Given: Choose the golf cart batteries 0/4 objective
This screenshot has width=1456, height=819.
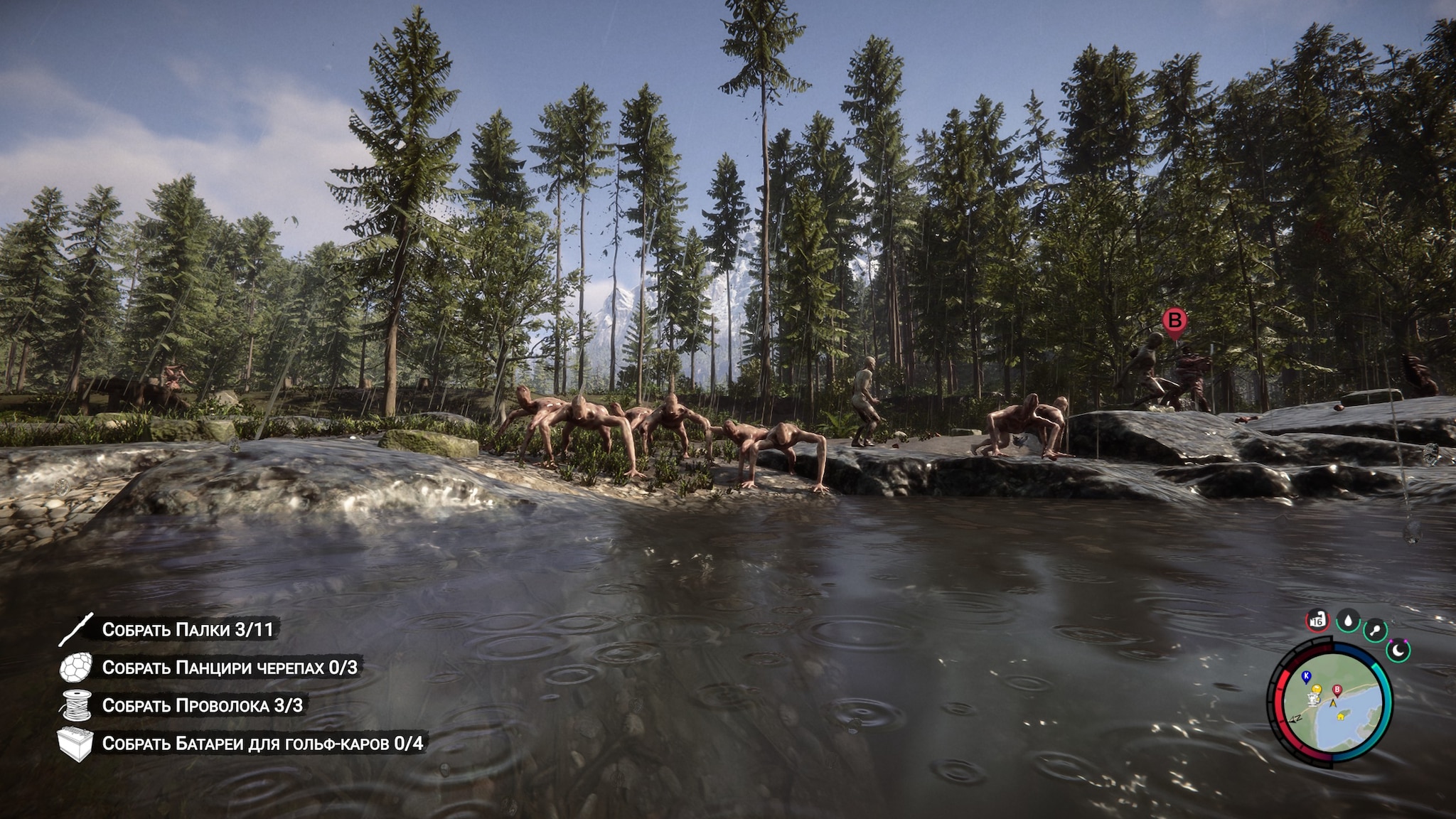Looking at the screenshot, I should click(x=262, y=743).
